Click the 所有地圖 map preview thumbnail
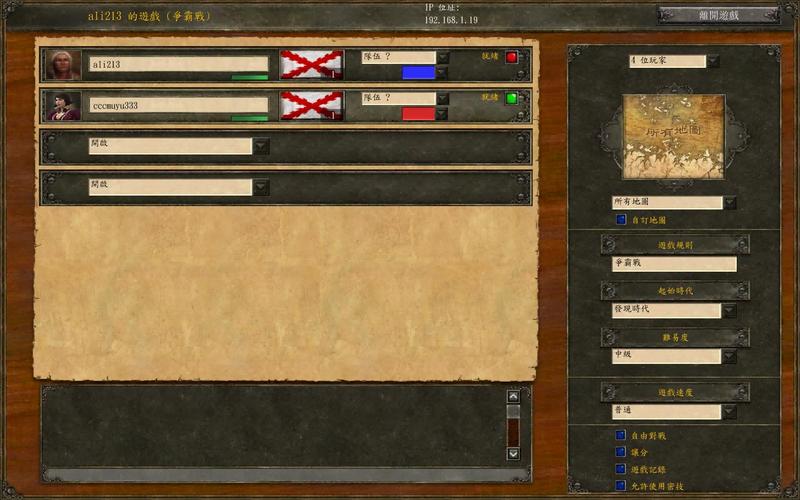The image size is (800, 500). 673,136
